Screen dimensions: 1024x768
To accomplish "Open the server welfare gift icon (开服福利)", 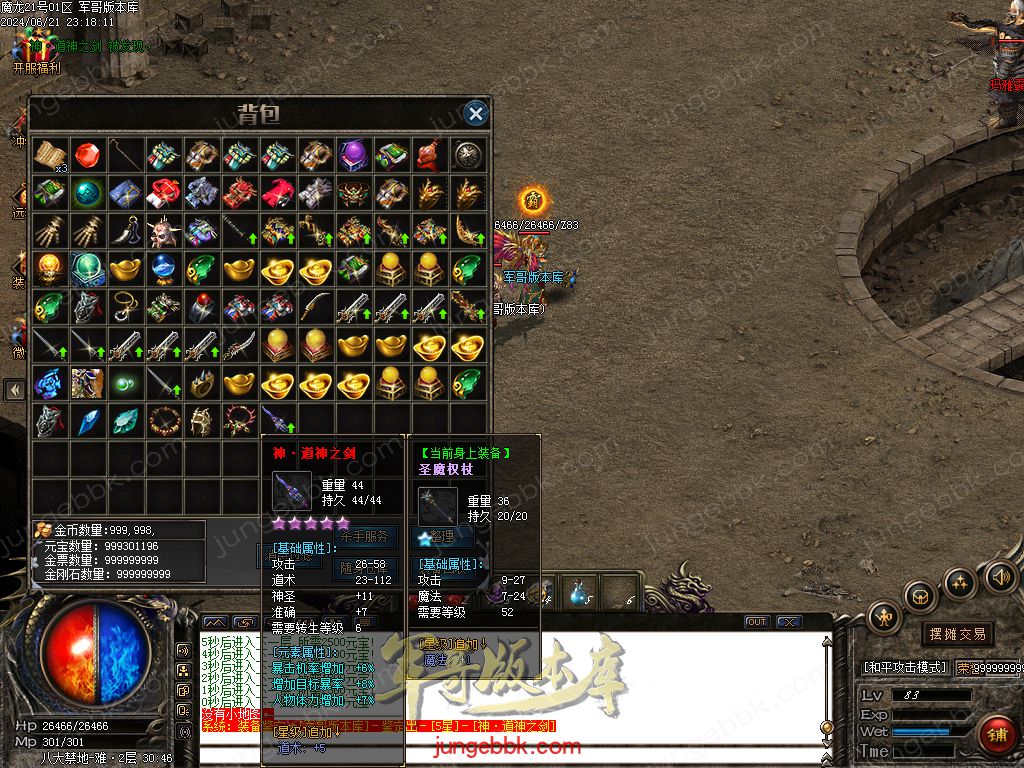I will click(36, 50).
